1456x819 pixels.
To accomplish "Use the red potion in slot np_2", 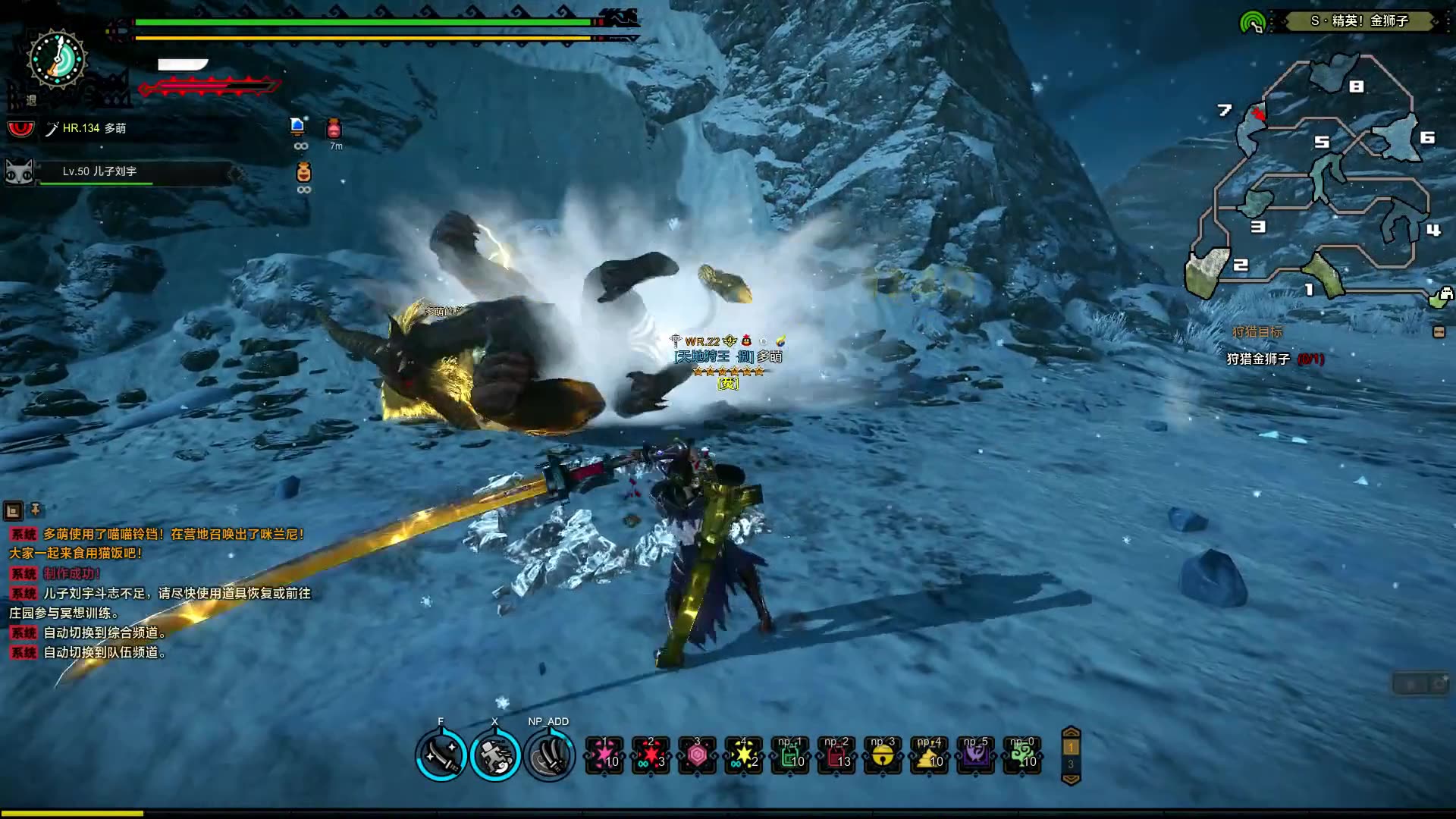I will 836,755.
